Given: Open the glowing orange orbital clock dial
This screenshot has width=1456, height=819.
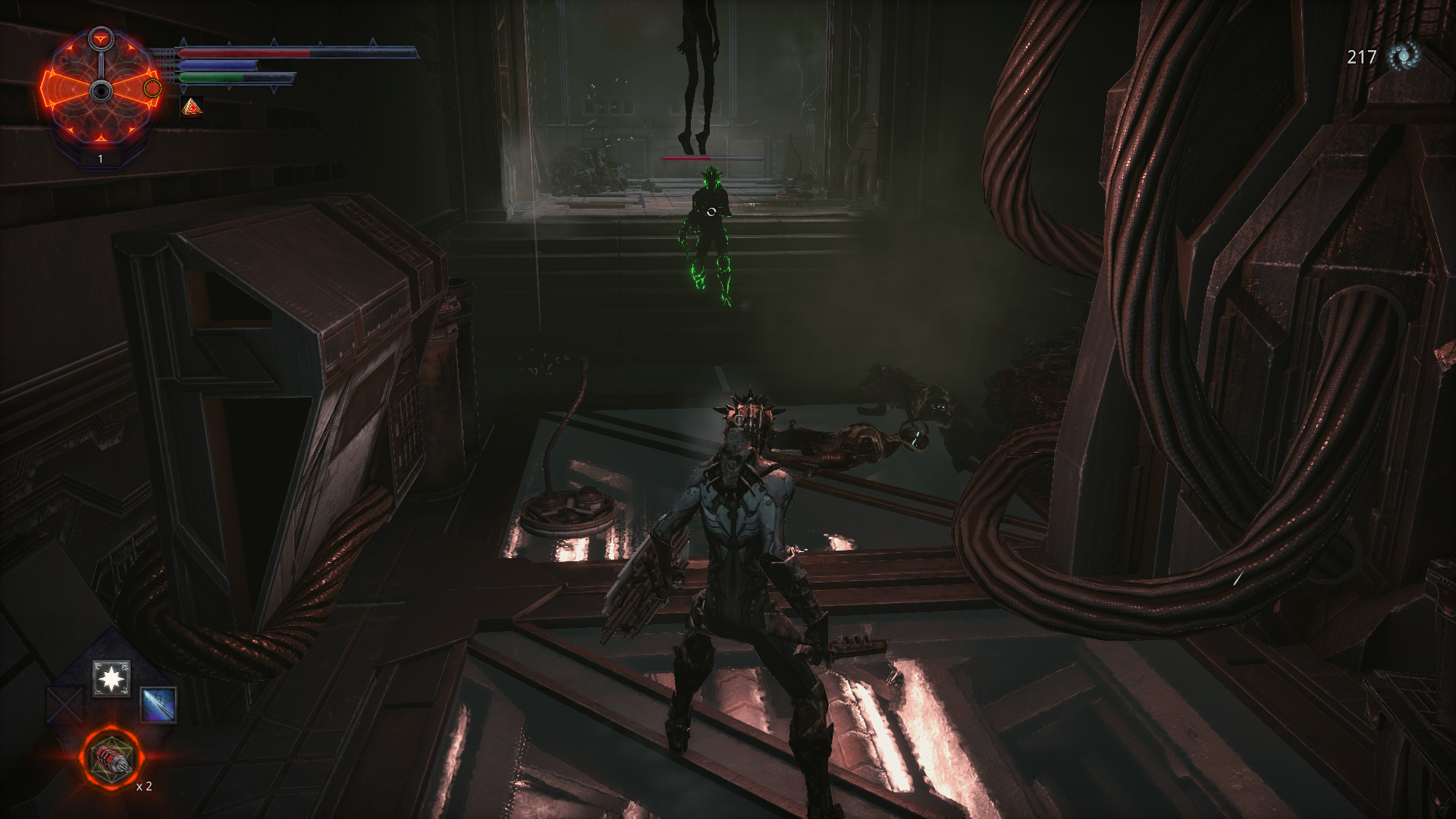Looking at the screenshot, I should [101, 90].
